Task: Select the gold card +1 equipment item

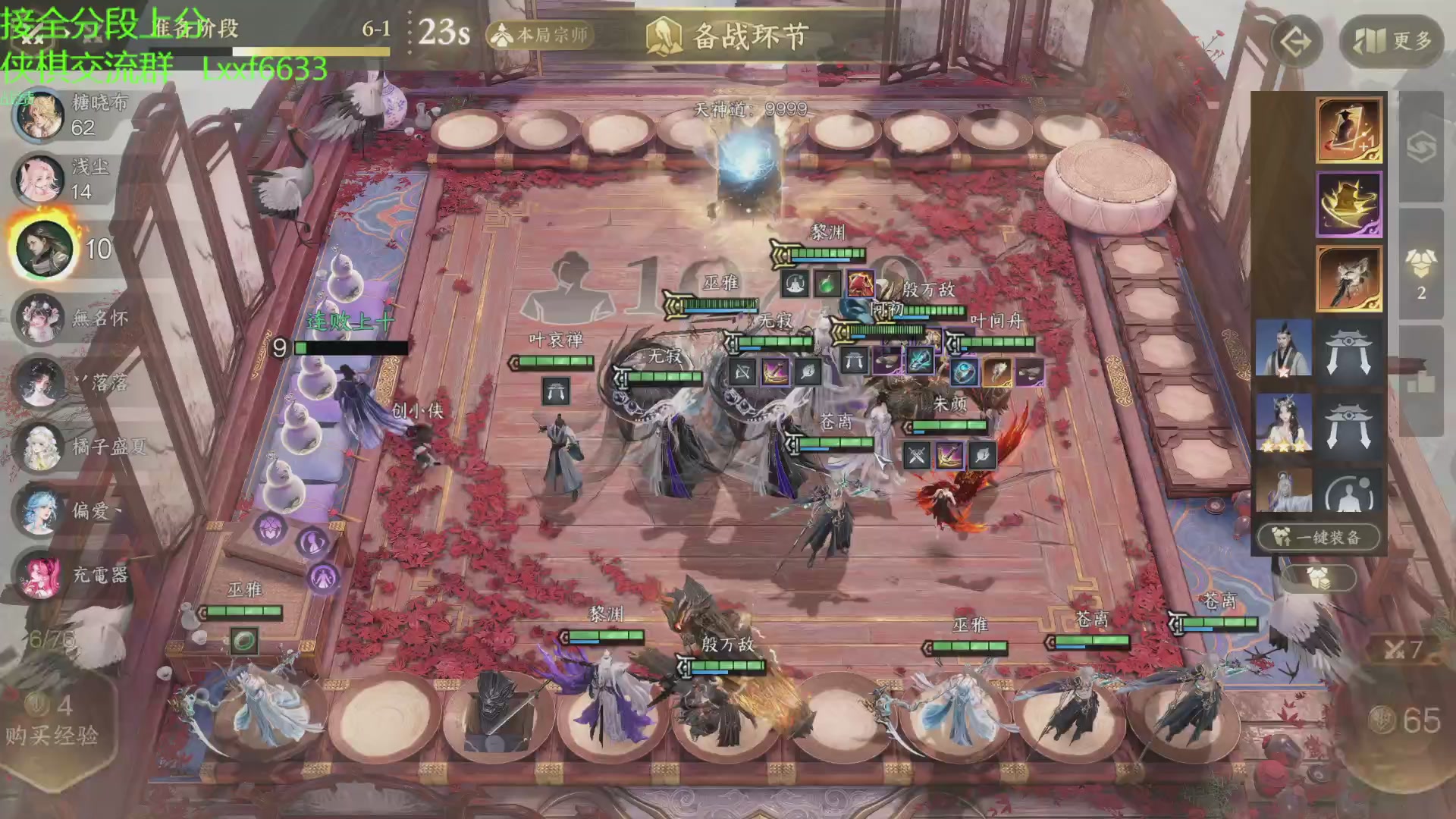Action: tap(1348, 129)
